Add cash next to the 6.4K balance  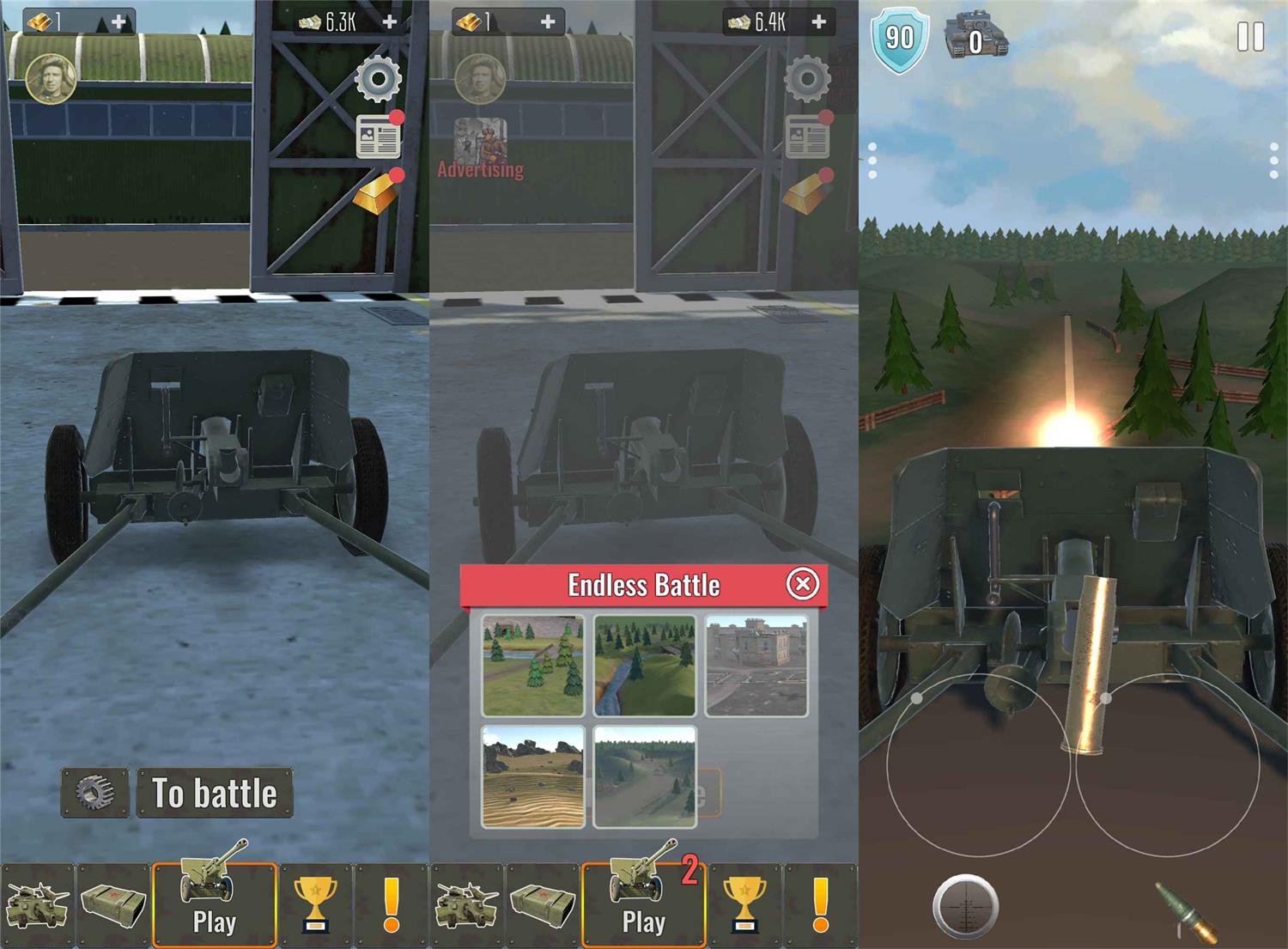818,21
